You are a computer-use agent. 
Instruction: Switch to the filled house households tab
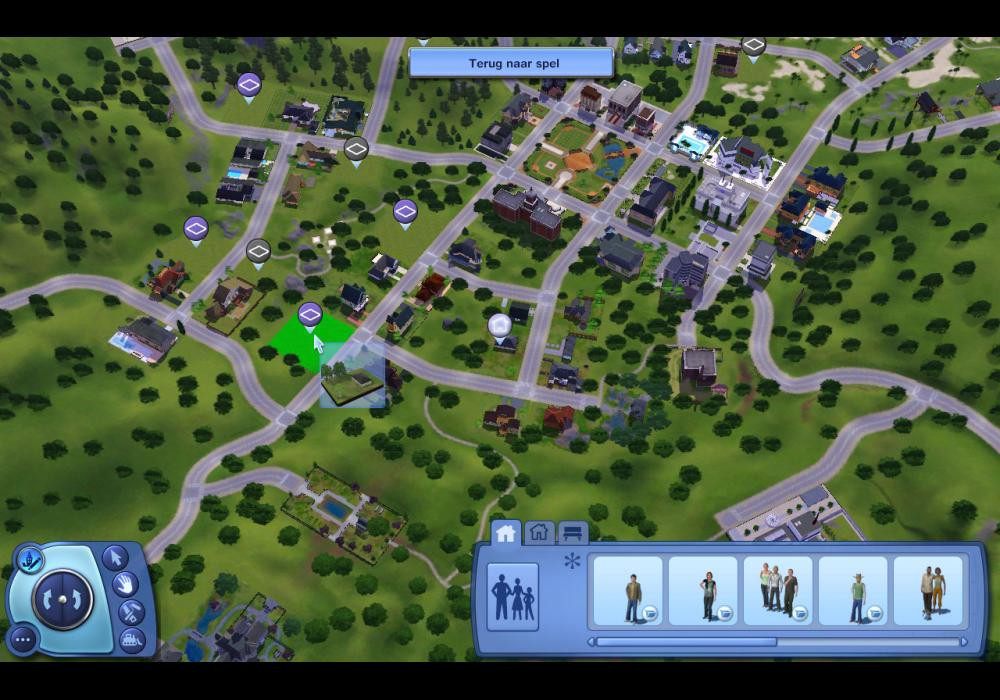(x=506, y=533)
